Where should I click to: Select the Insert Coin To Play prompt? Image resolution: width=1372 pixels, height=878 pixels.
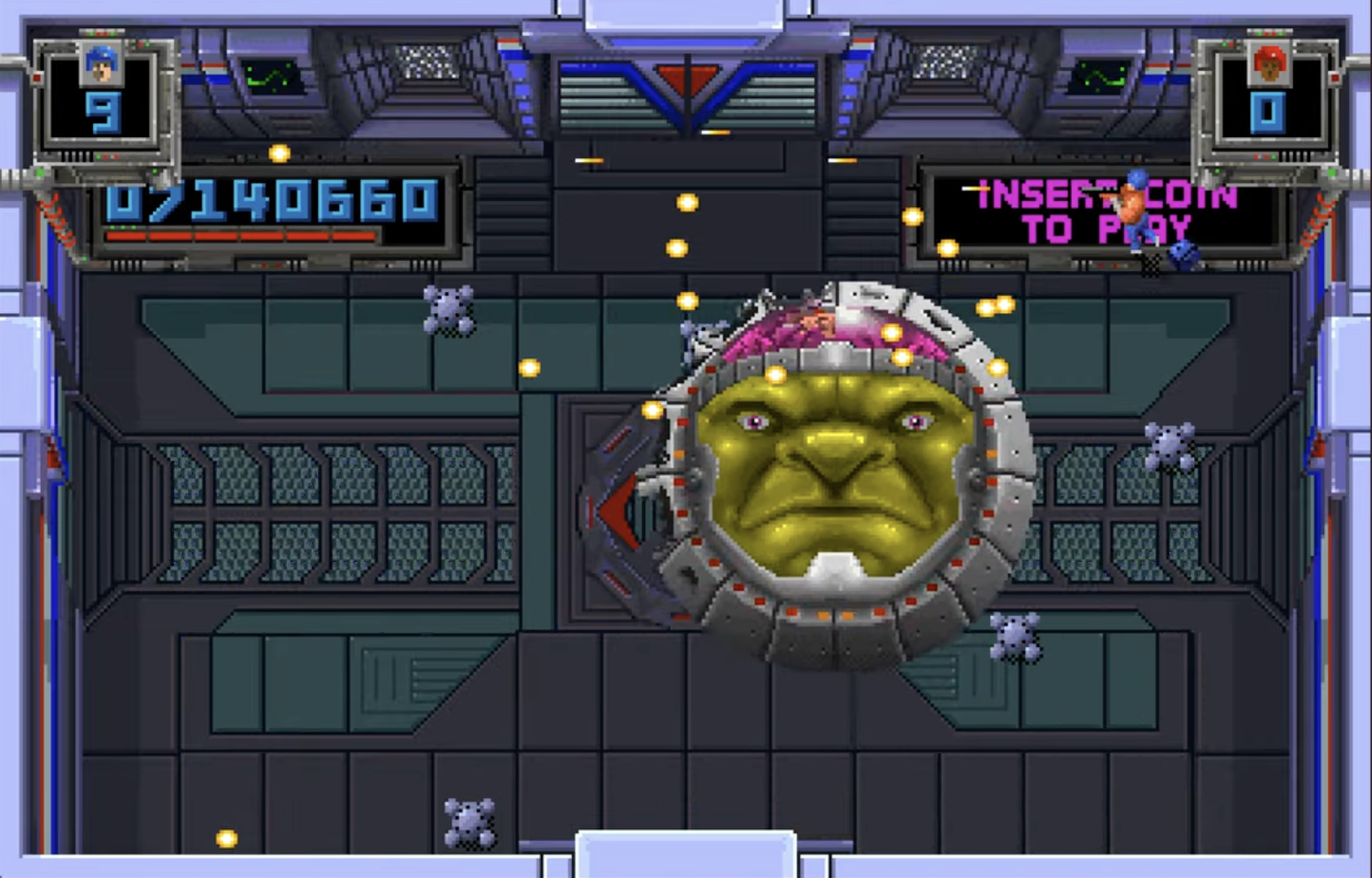pos(1106,212)
